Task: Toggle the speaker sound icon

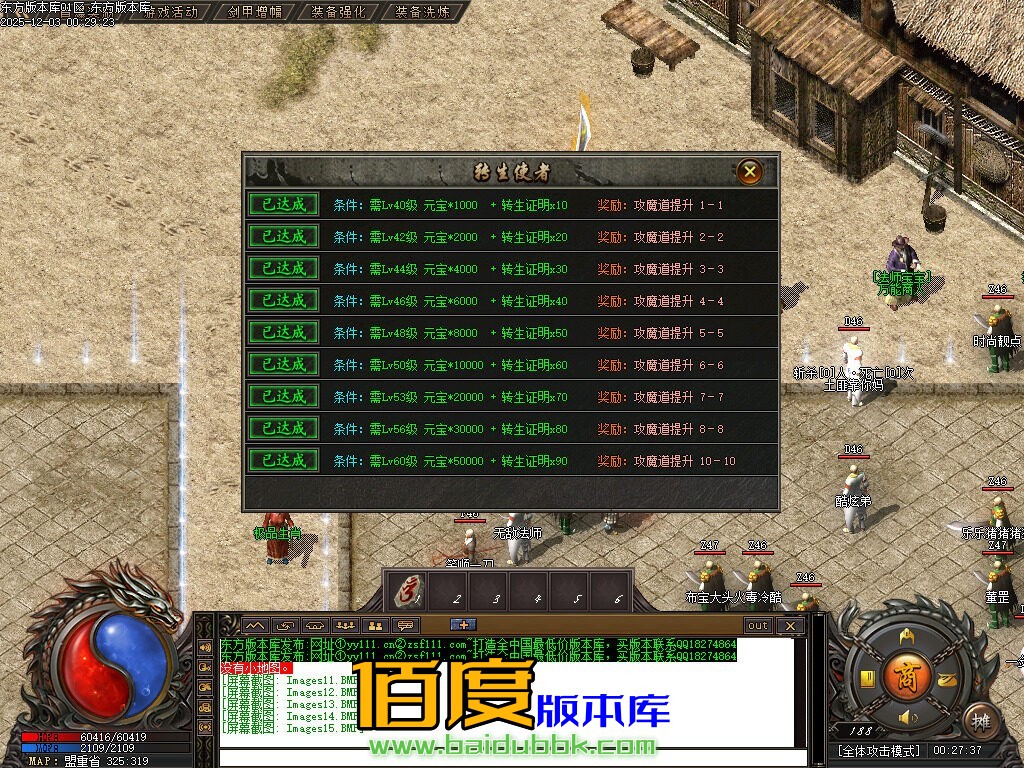Action: (x=907, y=718)
